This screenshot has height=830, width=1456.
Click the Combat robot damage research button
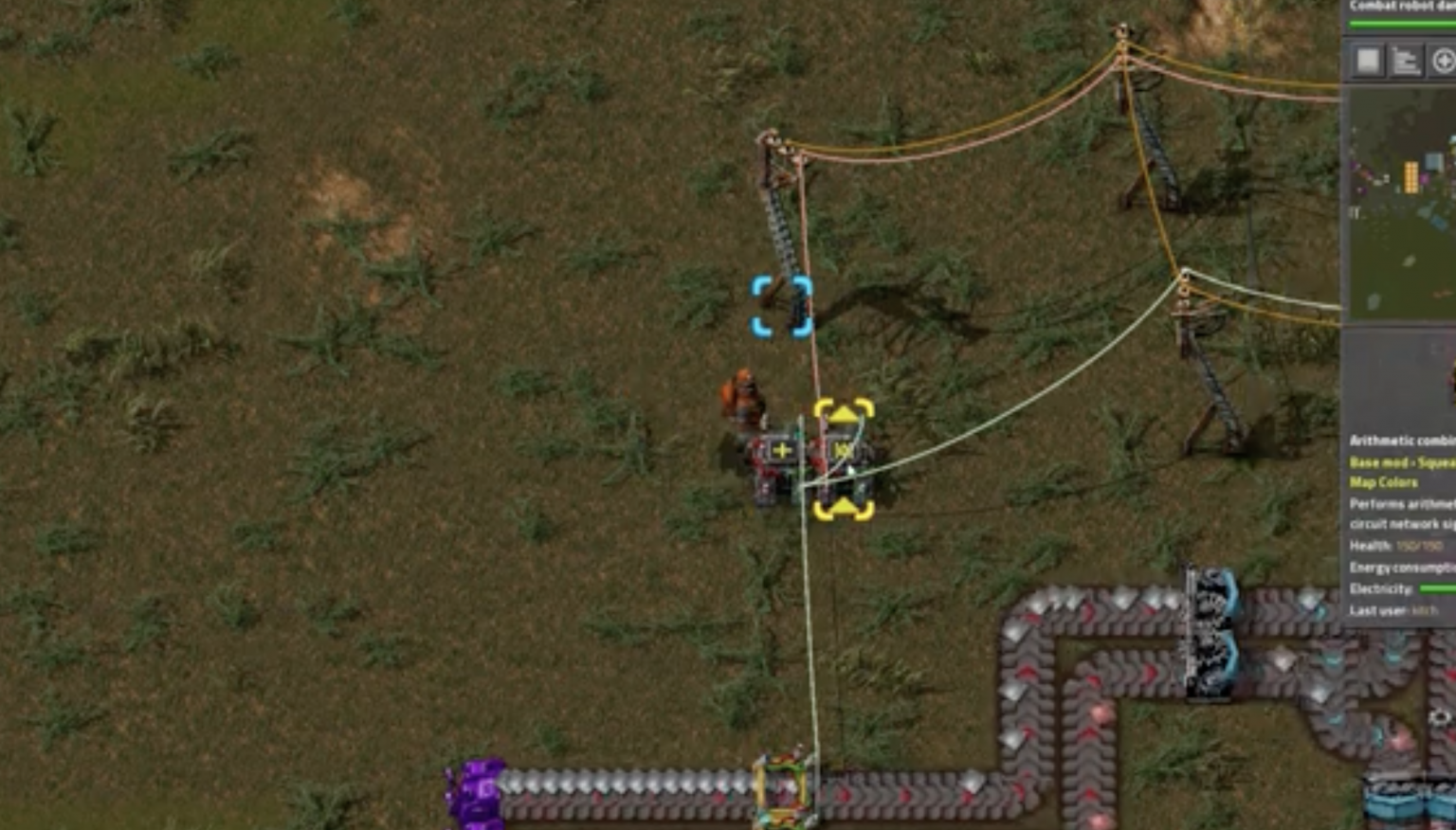tap(1403, 9)
